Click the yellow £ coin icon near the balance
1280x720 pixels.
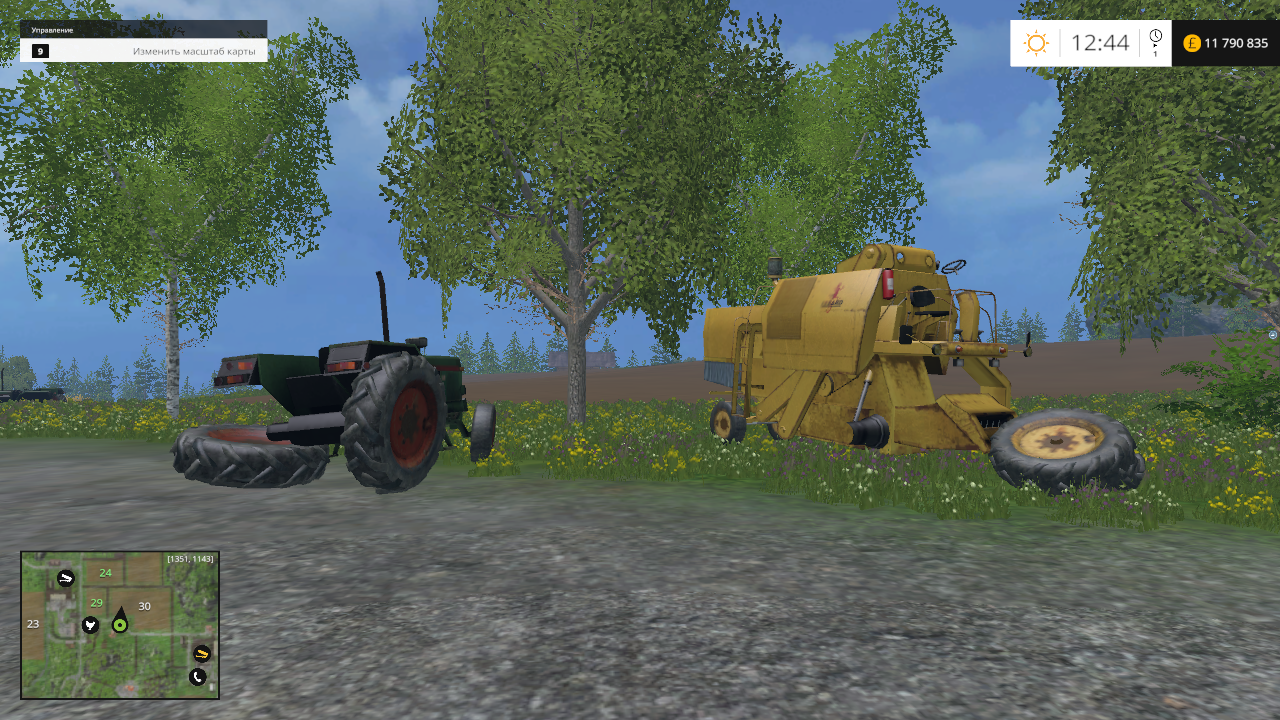click(1192, 43)
